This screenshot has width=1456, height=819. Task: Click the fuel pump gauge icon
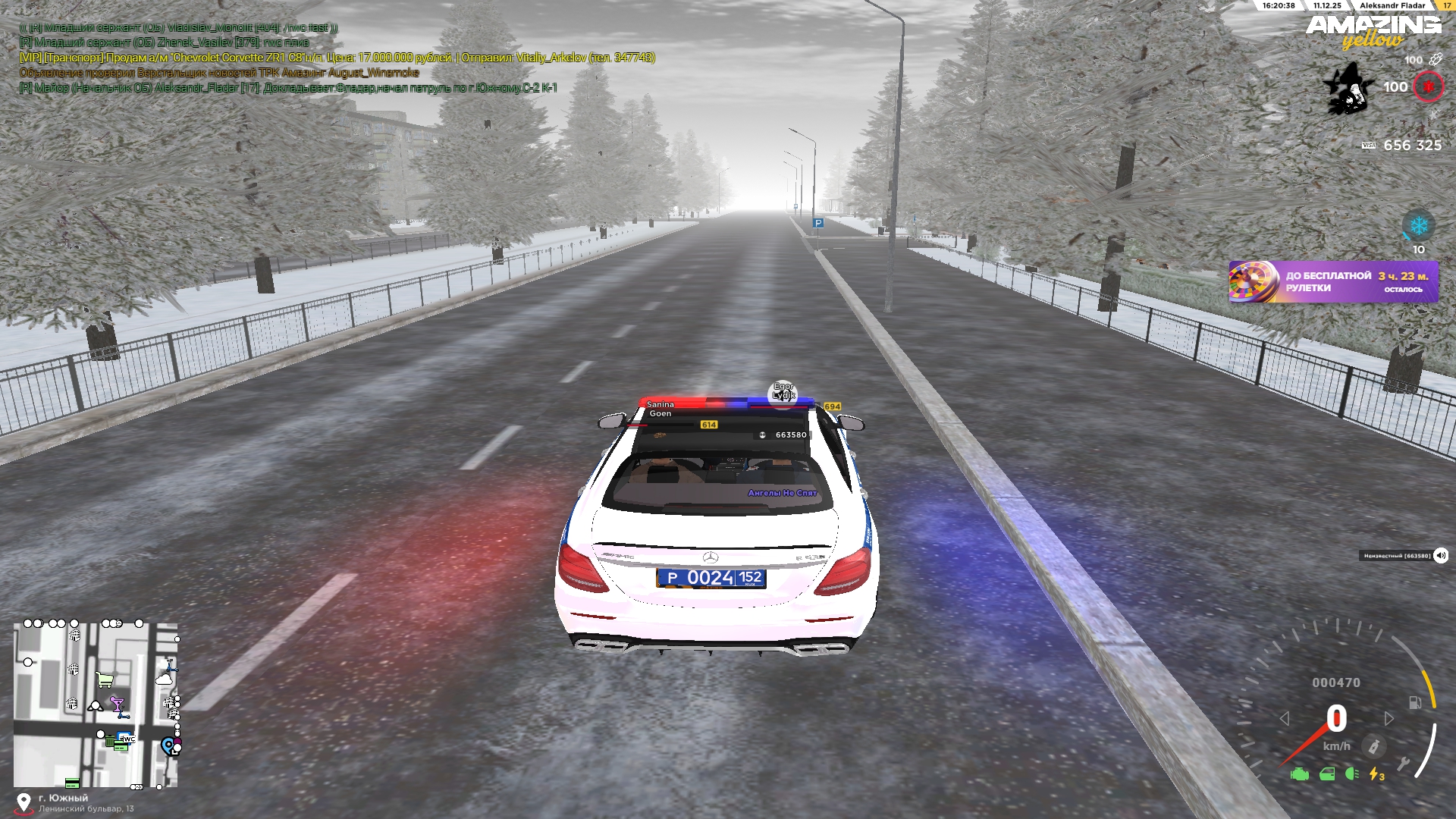1415,702
